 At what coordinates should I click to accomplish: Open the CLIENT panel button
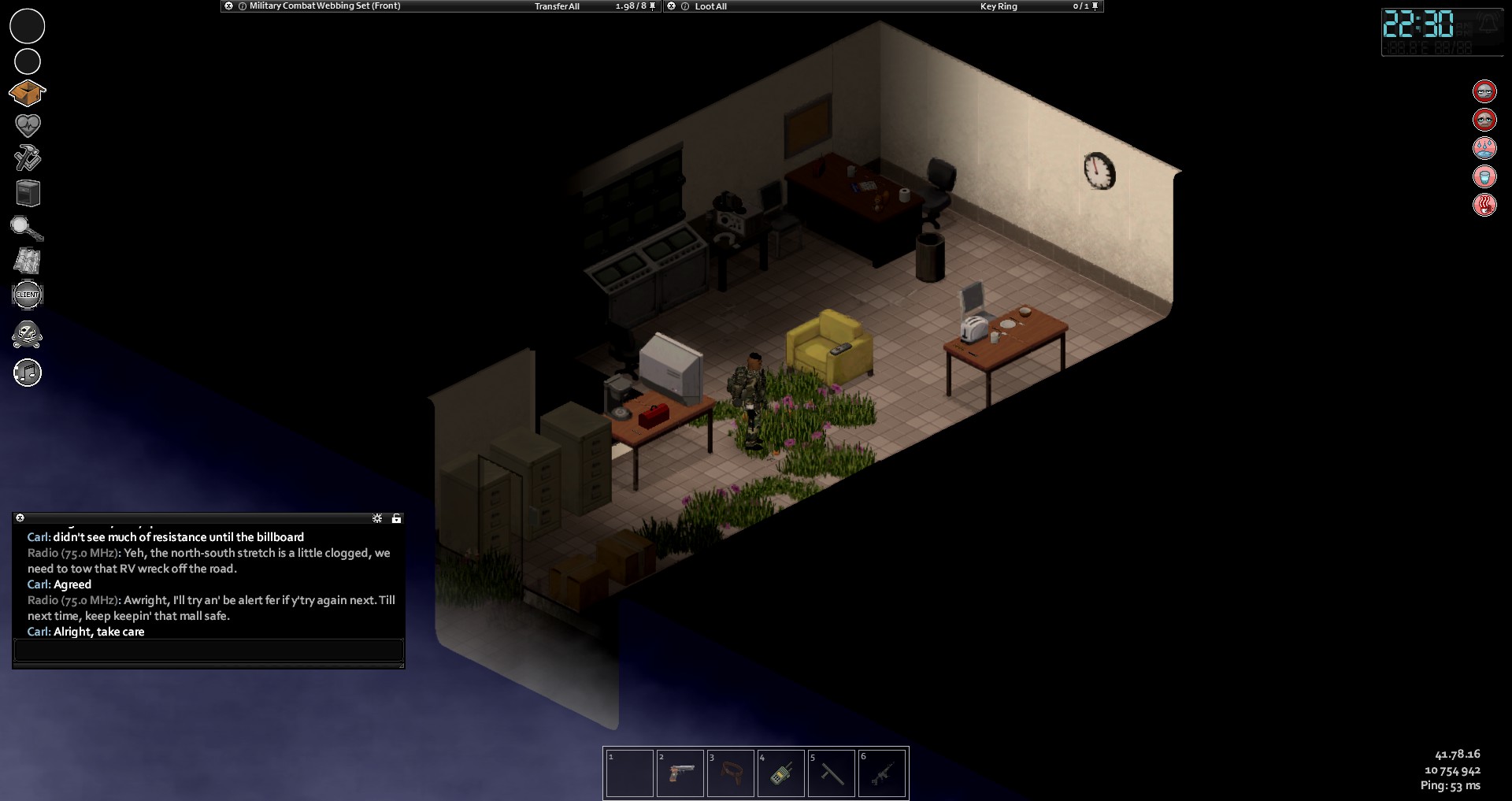pos(28,295)
